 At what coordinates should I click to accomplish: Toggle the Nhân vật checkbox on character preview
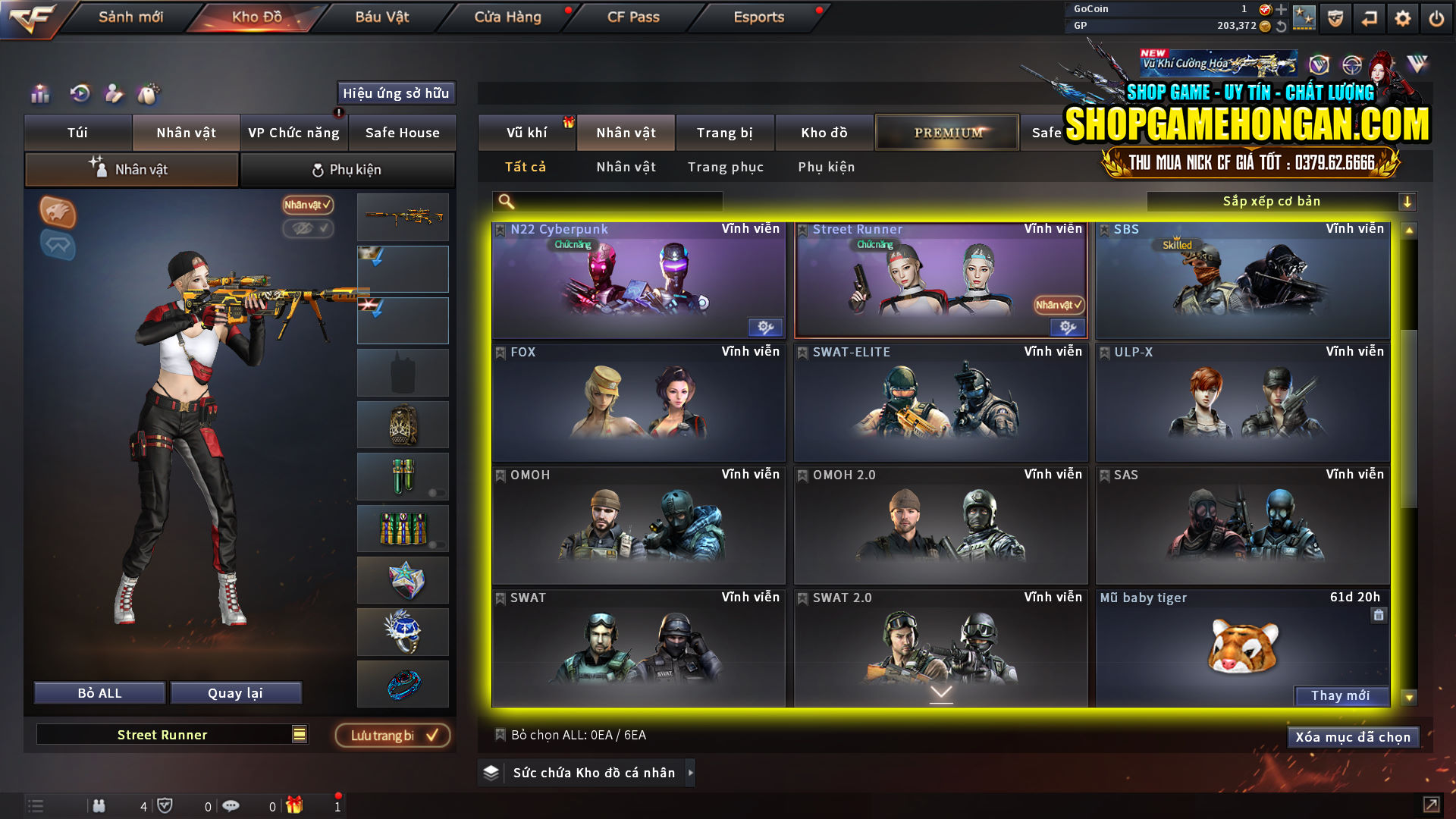click(x=306, y=206)
